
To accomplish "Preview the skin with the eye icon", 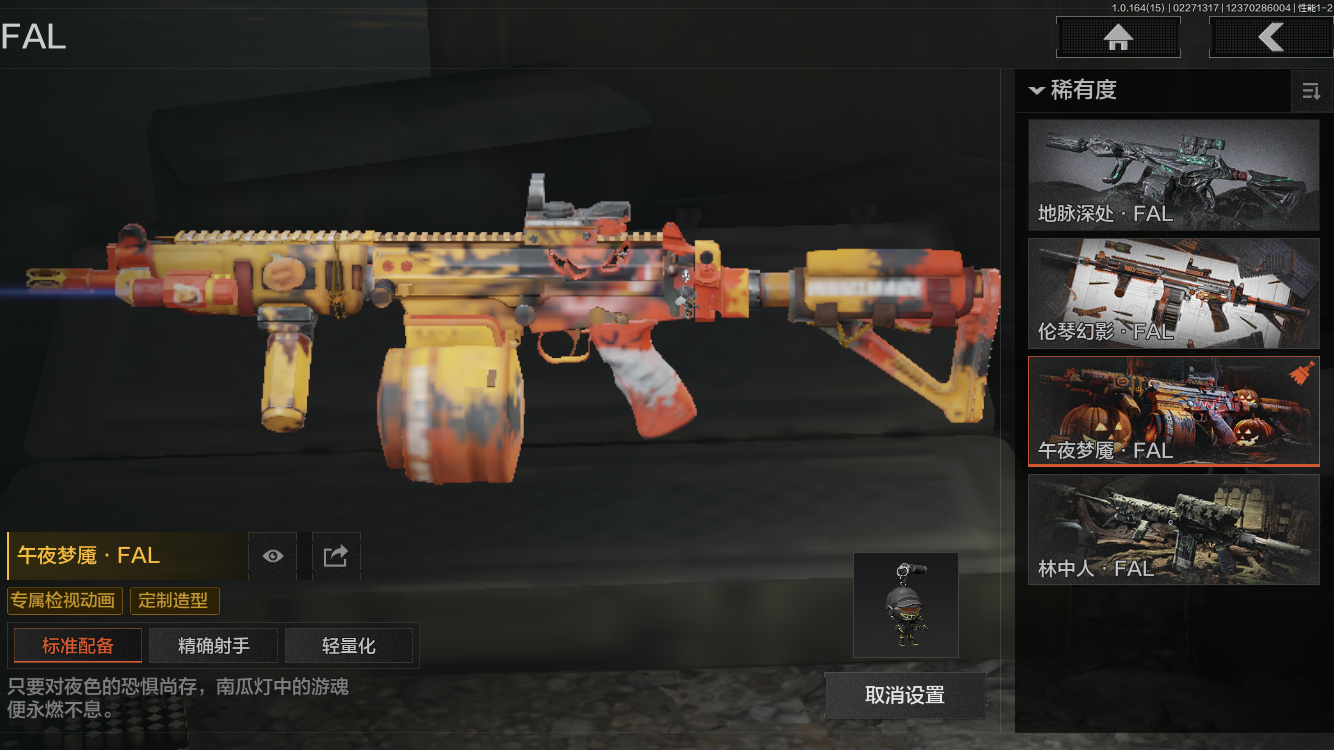I will (x=272, y=556).
